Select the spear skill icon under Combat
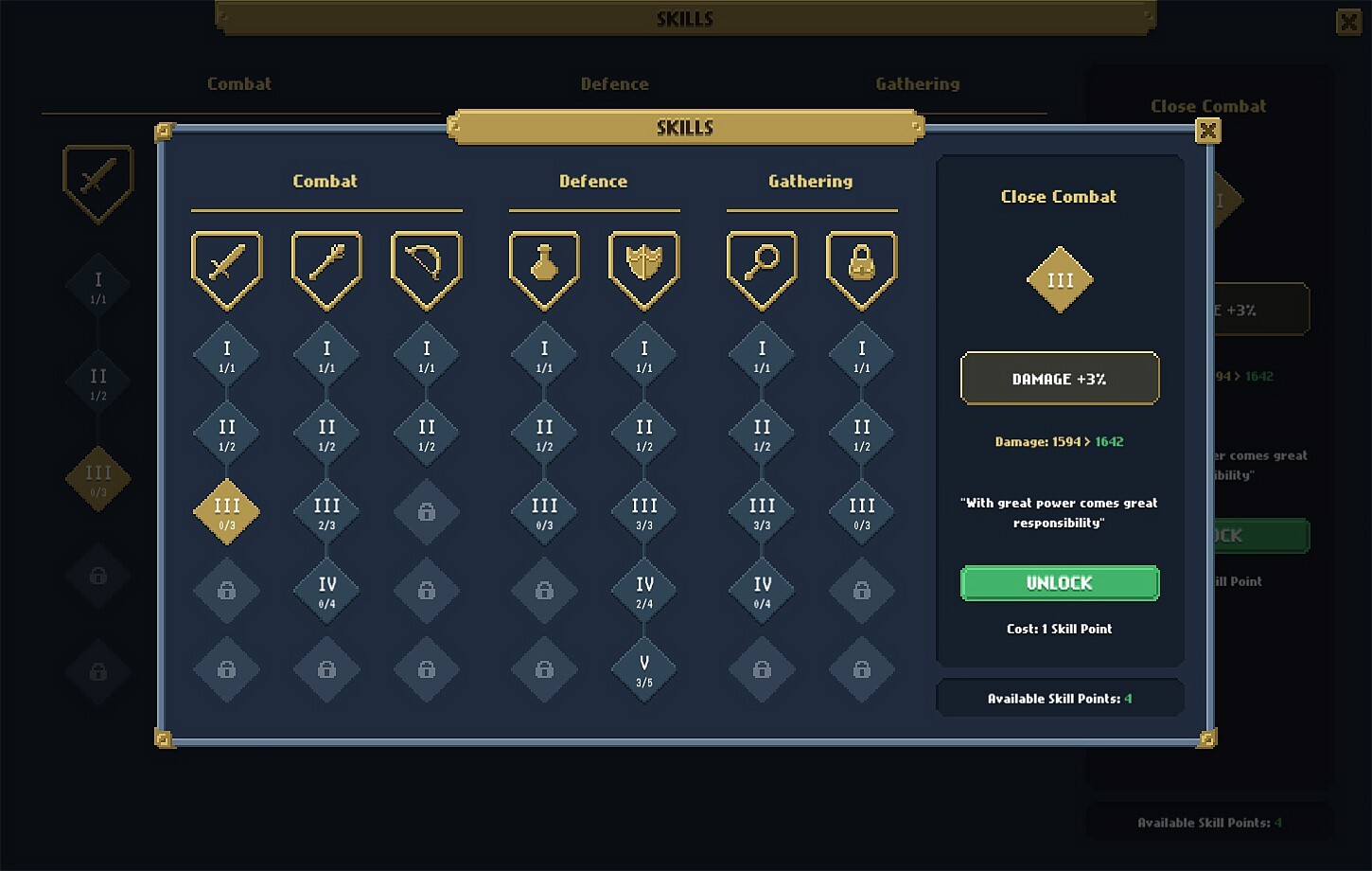This screenshot has width=1372, height=871. [325, 268]
